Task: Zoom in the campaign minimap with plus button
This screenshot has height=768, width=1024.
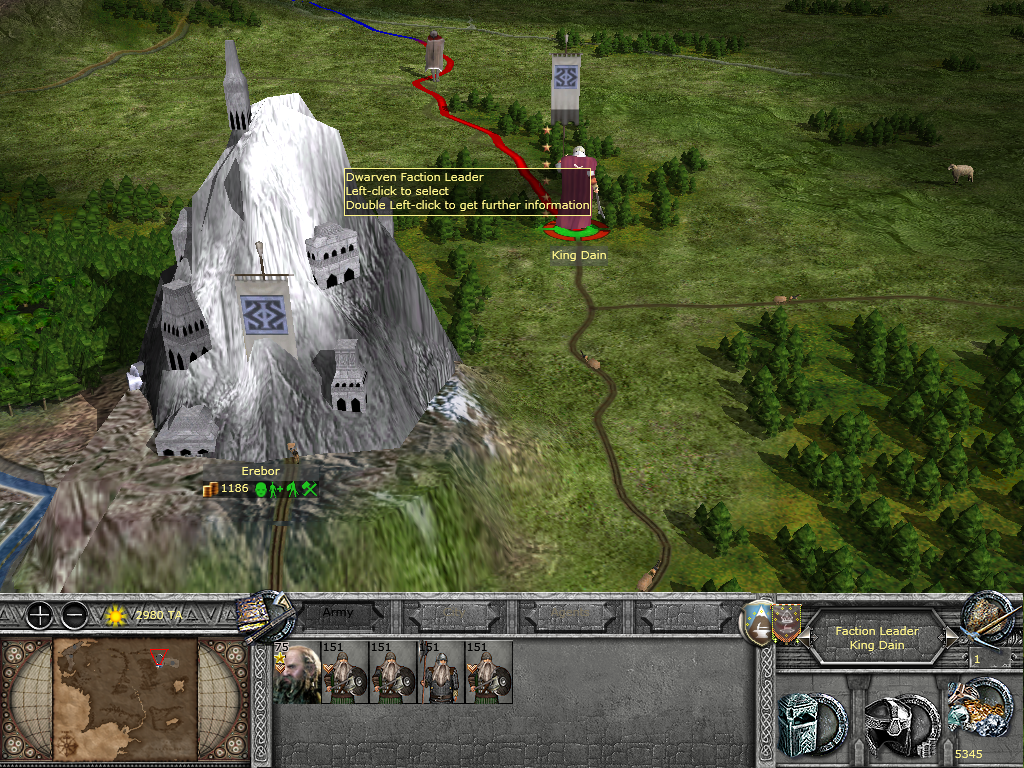Action: [38, 615]
